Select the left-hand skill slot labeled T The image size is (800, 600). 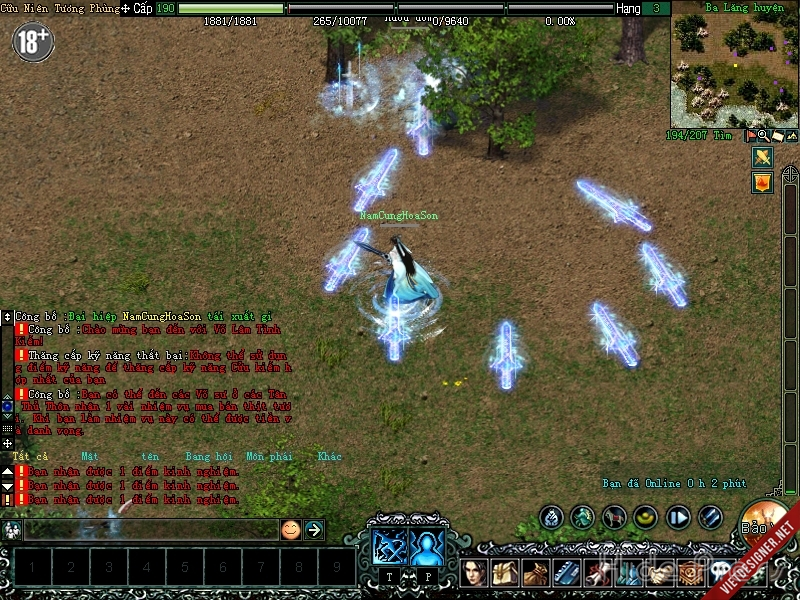[388, 546]
